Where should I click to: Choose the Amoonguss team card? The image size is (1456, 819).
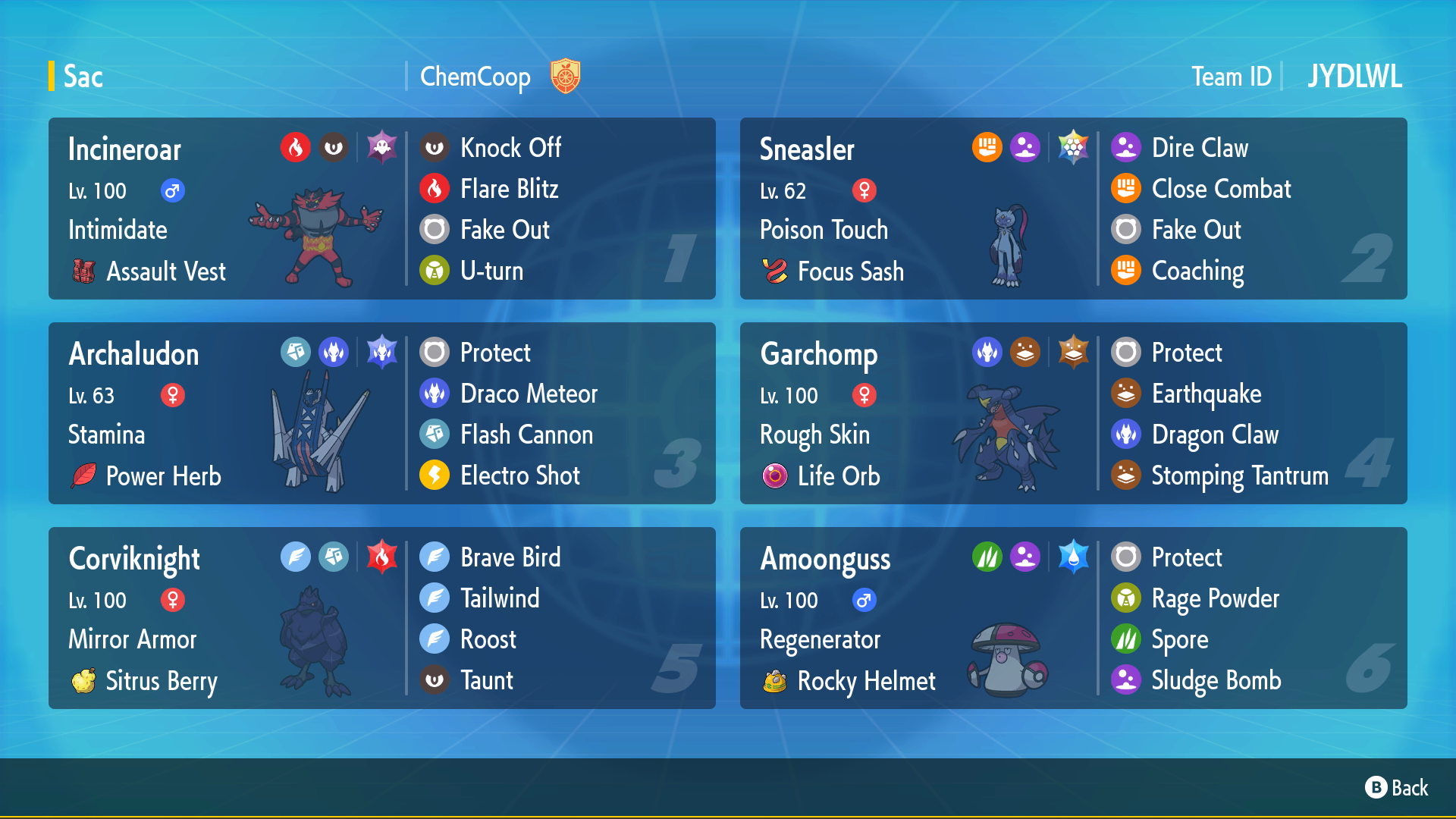click(x=1073, y=618)
